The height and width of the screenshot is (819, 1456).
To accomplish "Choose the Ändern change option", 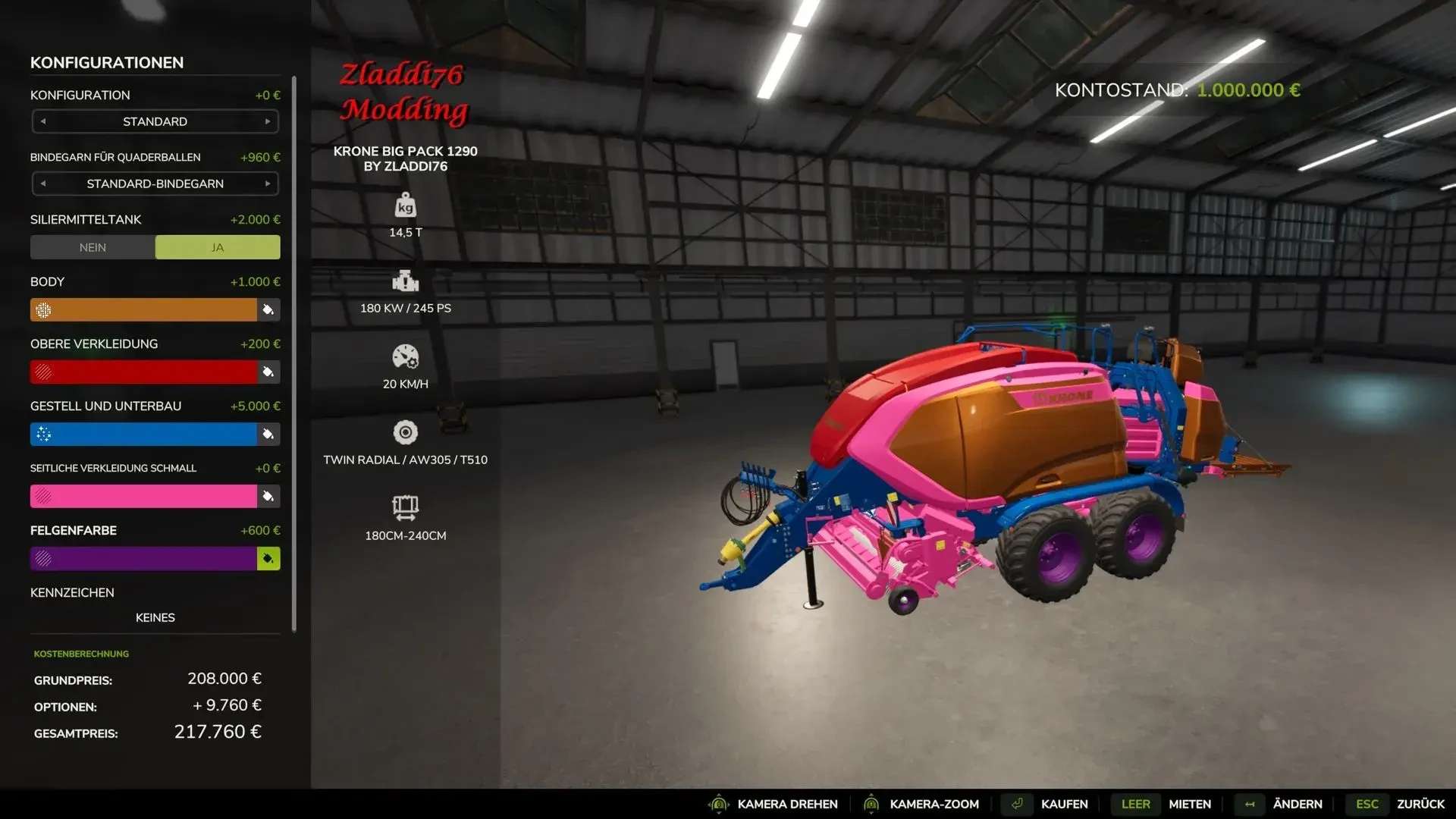I will (1297, 804).
